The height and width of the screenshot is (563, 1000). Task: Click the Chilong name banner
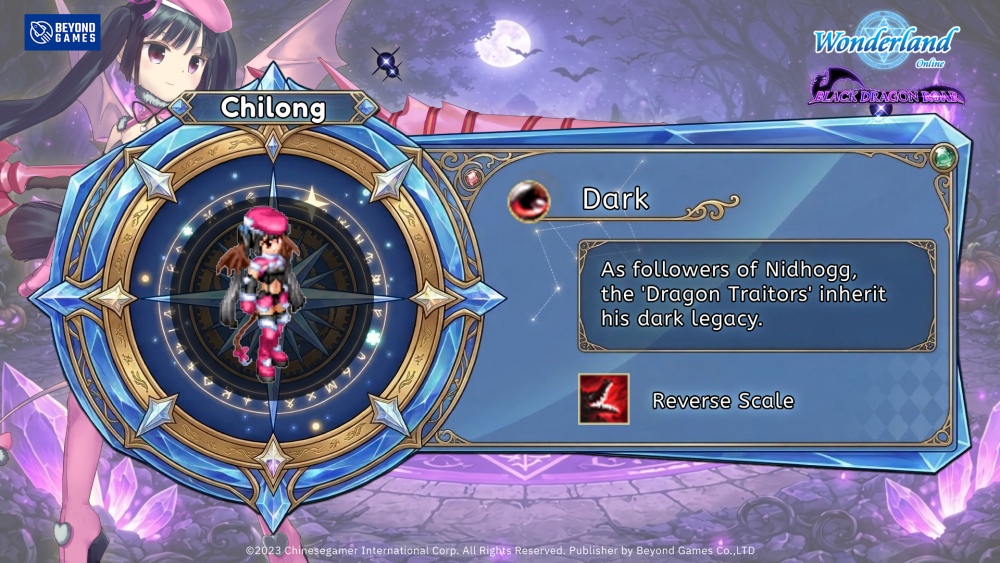point(270,108)
